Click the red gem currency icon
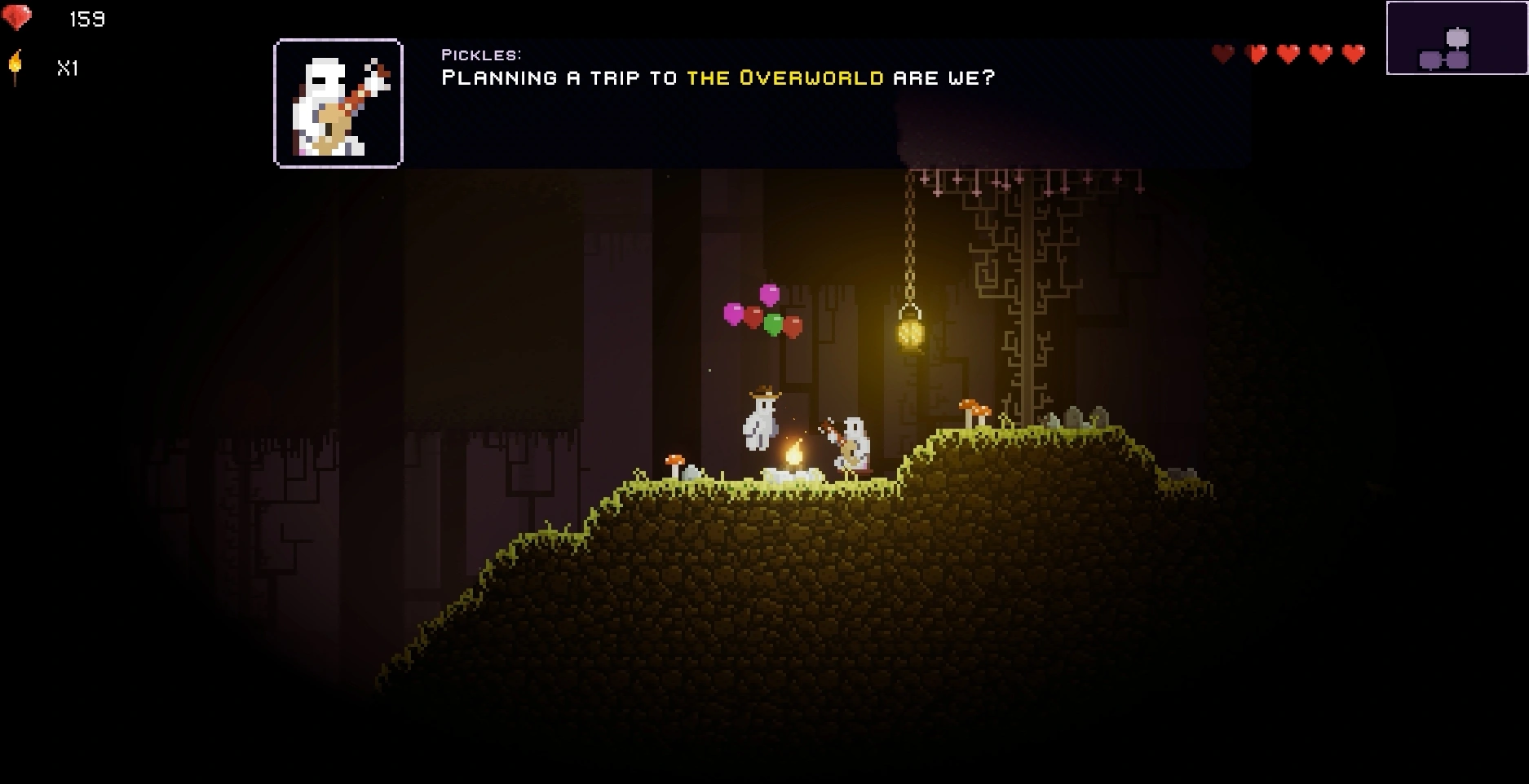The image size is (1529, 784). click(x=17, y=18)
